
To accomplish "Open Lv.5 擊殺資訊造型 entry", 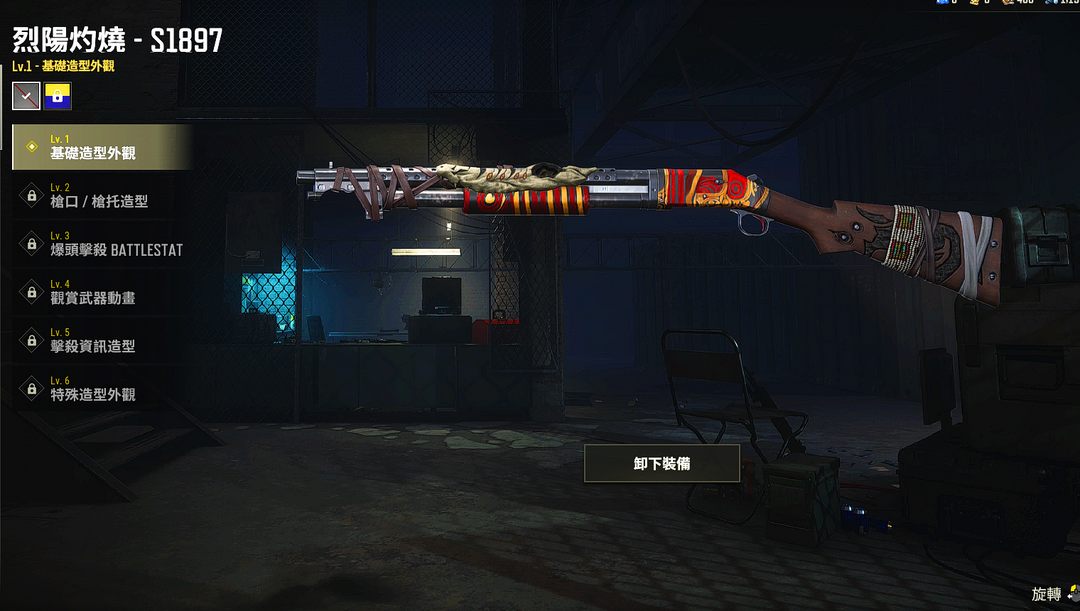I will [100, 340].
